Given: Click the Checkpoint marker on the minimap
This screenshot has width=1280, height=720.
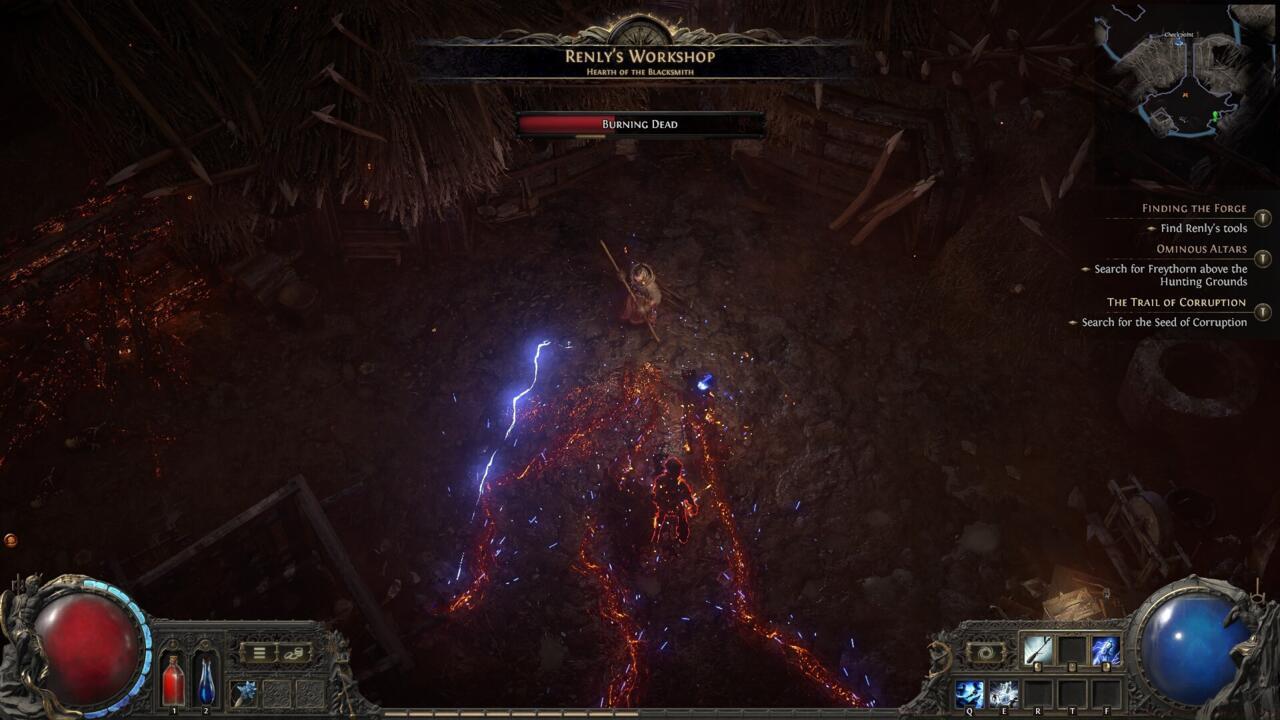Looking at the screenshot, I should pyautogui.click(x=1179, y=34).
